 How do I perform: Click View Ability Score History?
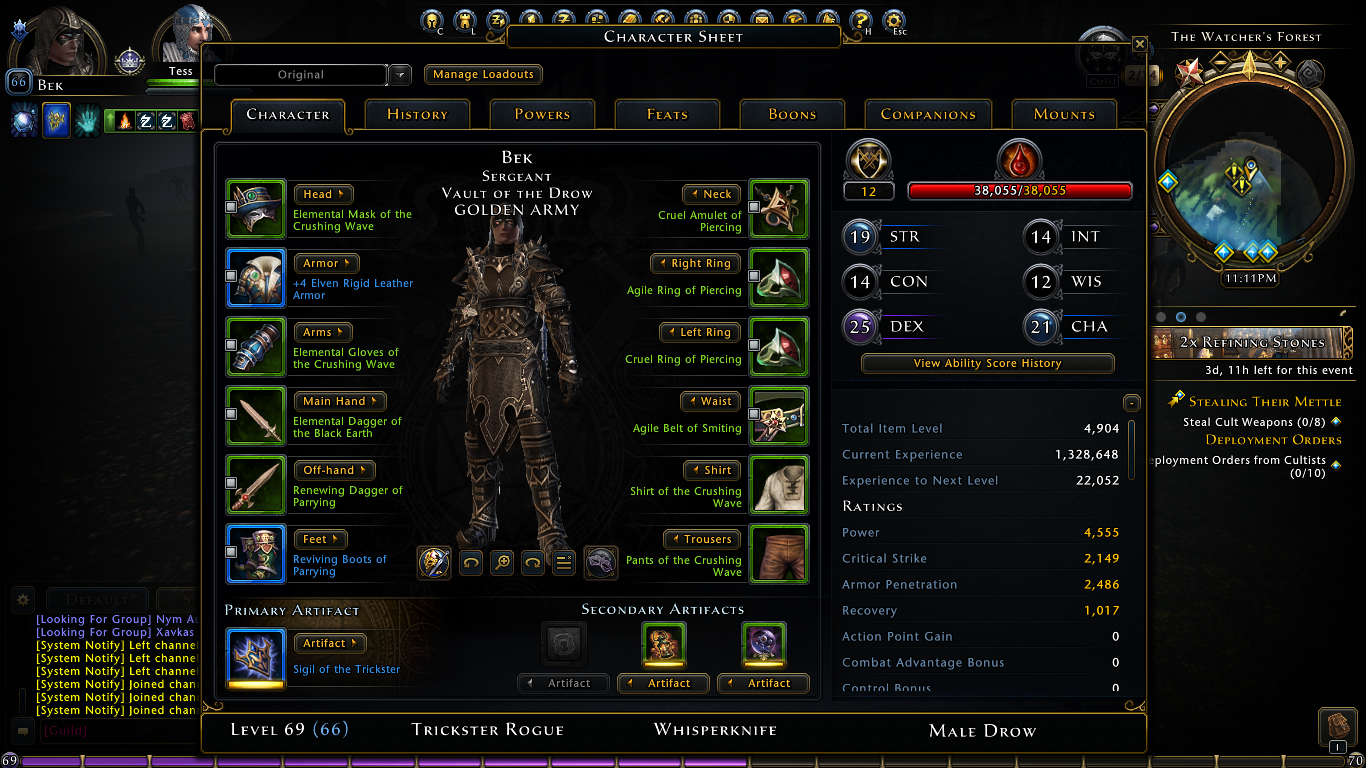click(x=987, y=364)
